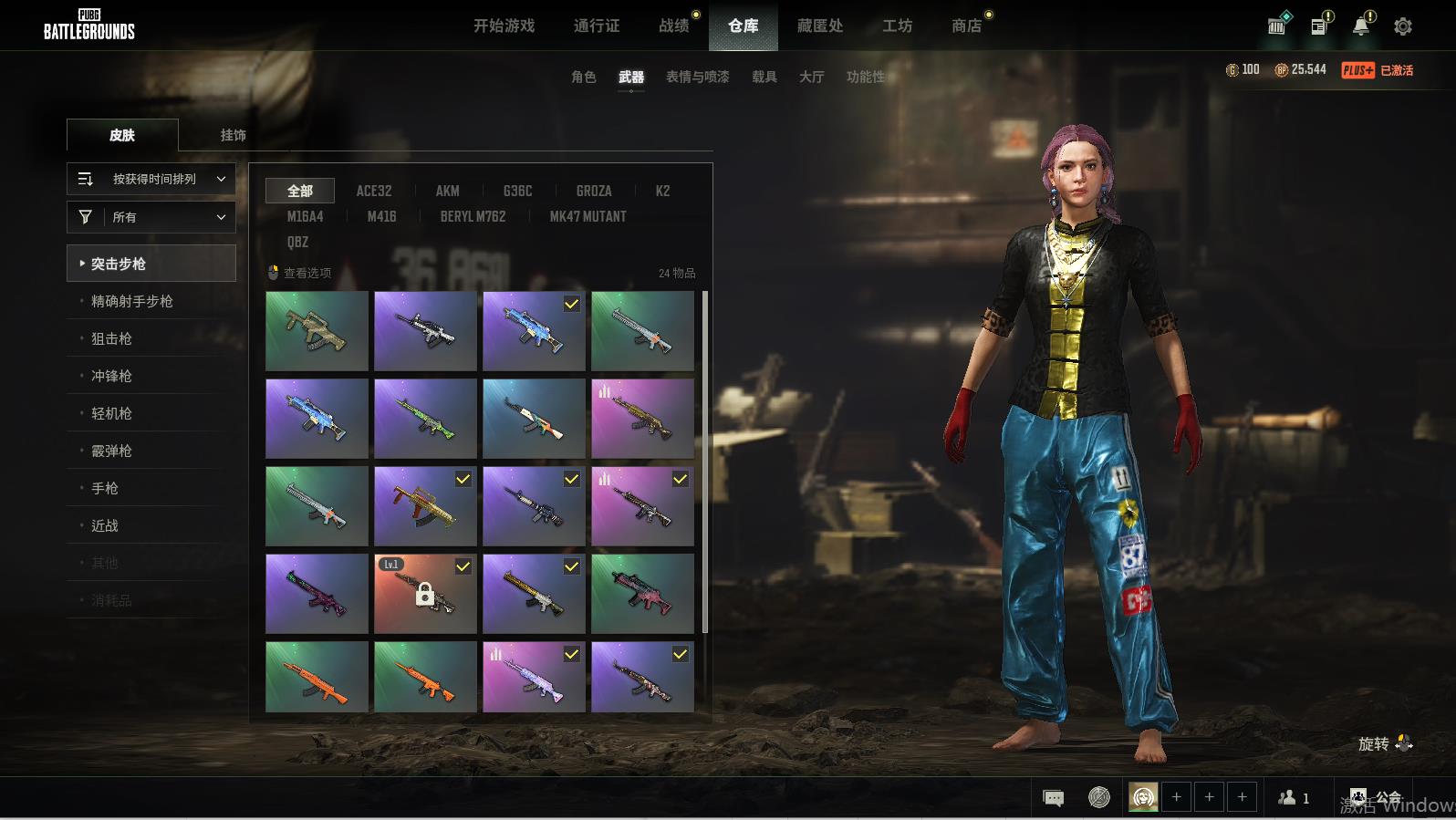Image resolution: width=1456 pixels, height=820 pixels.
Task: Switch to the 载具 vehicle sub-tab
Action: (x=764, y=77)
